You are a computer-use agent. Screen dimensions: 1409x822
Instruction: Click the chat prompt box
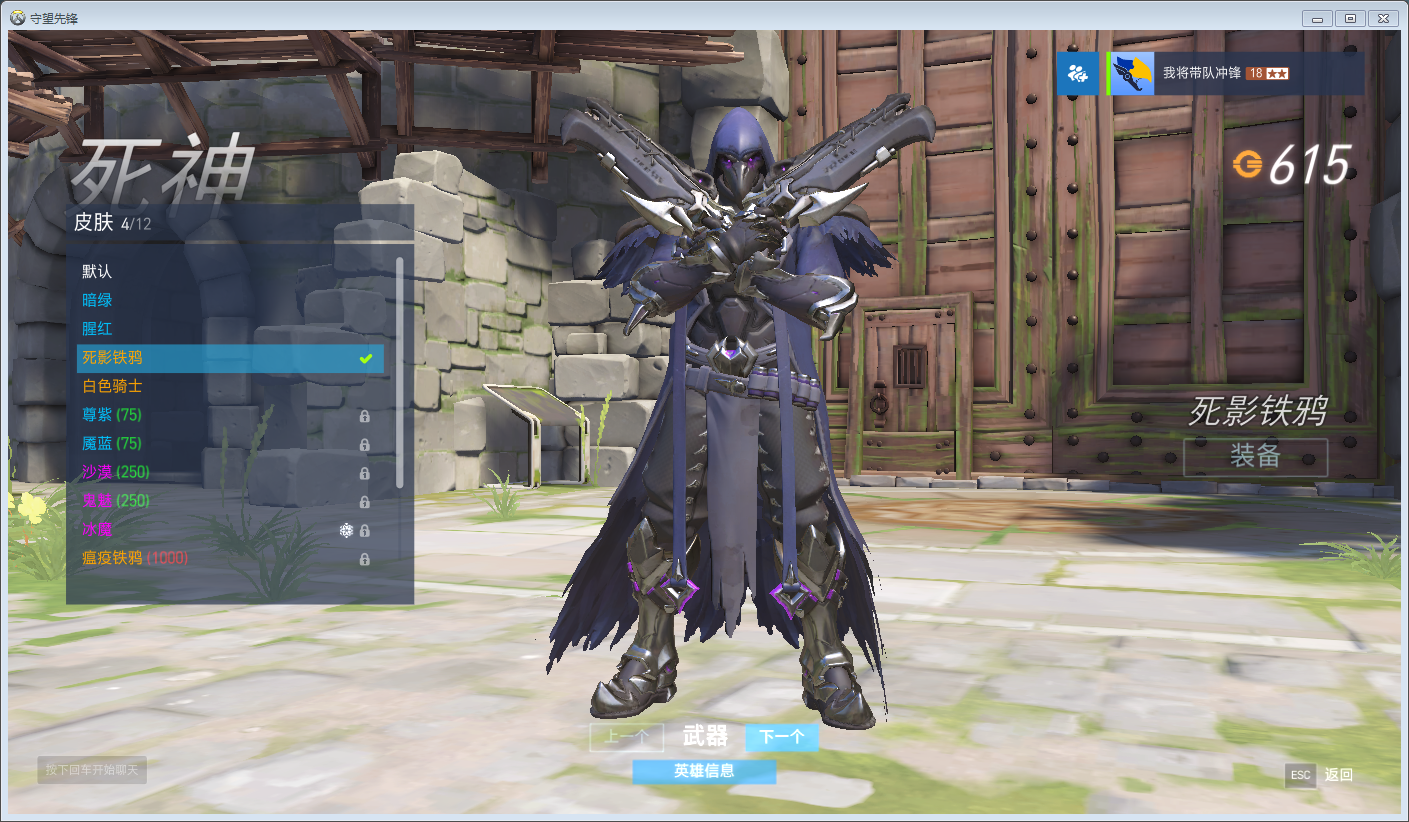93,769
